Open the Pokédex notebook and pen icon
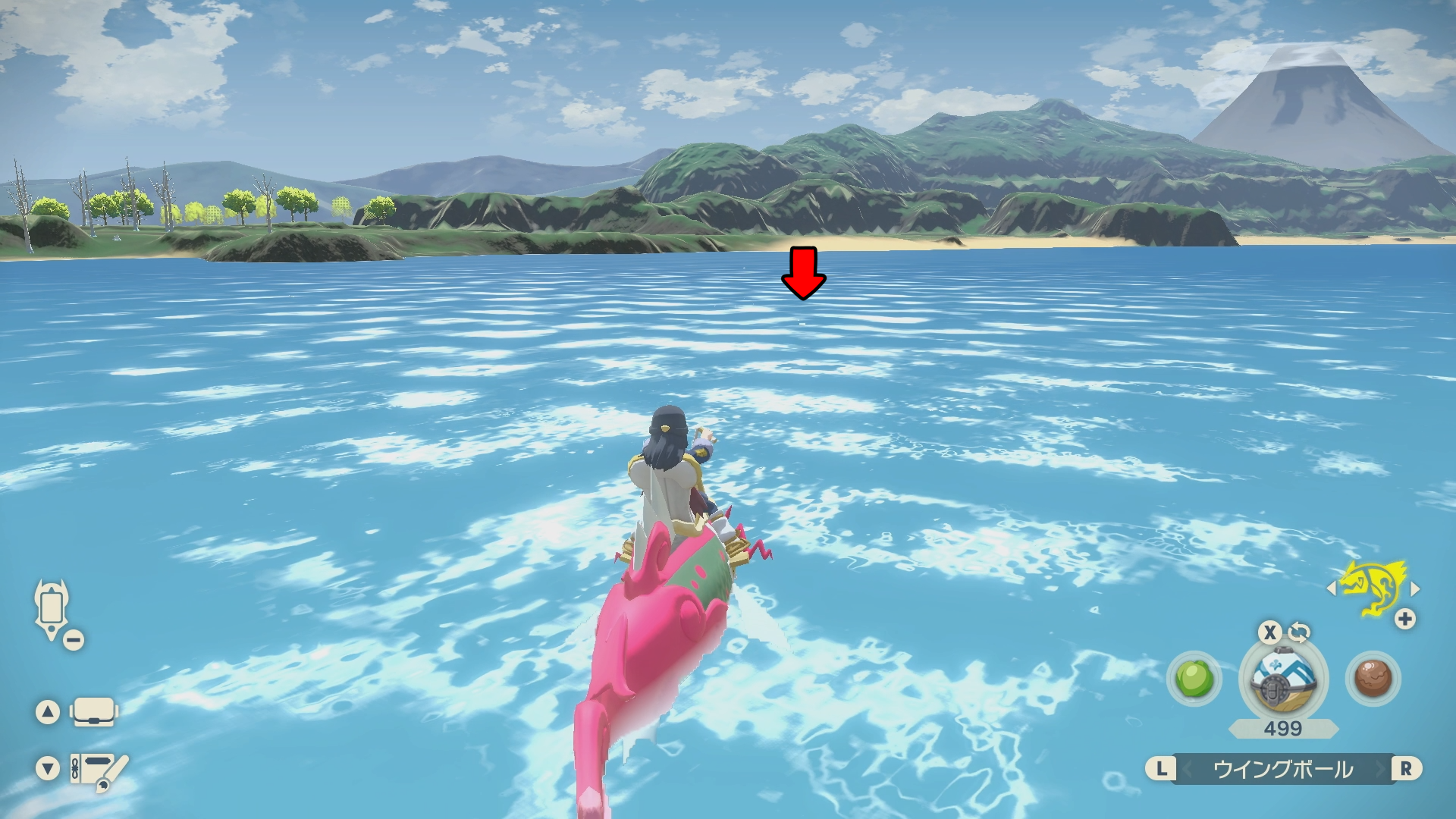Viewport: 1456px width, 819px height. (99, 769)
